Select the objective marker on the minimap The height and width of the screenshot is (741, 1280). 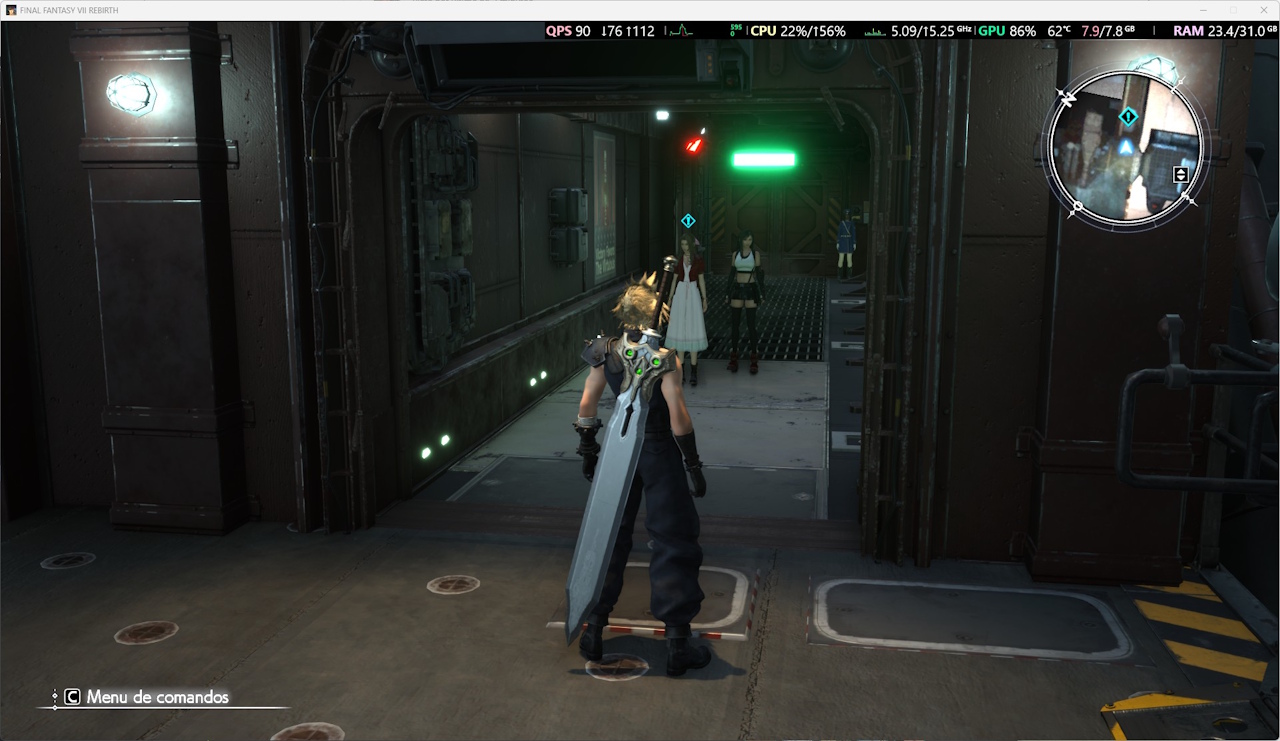[x=1128, y=117]
